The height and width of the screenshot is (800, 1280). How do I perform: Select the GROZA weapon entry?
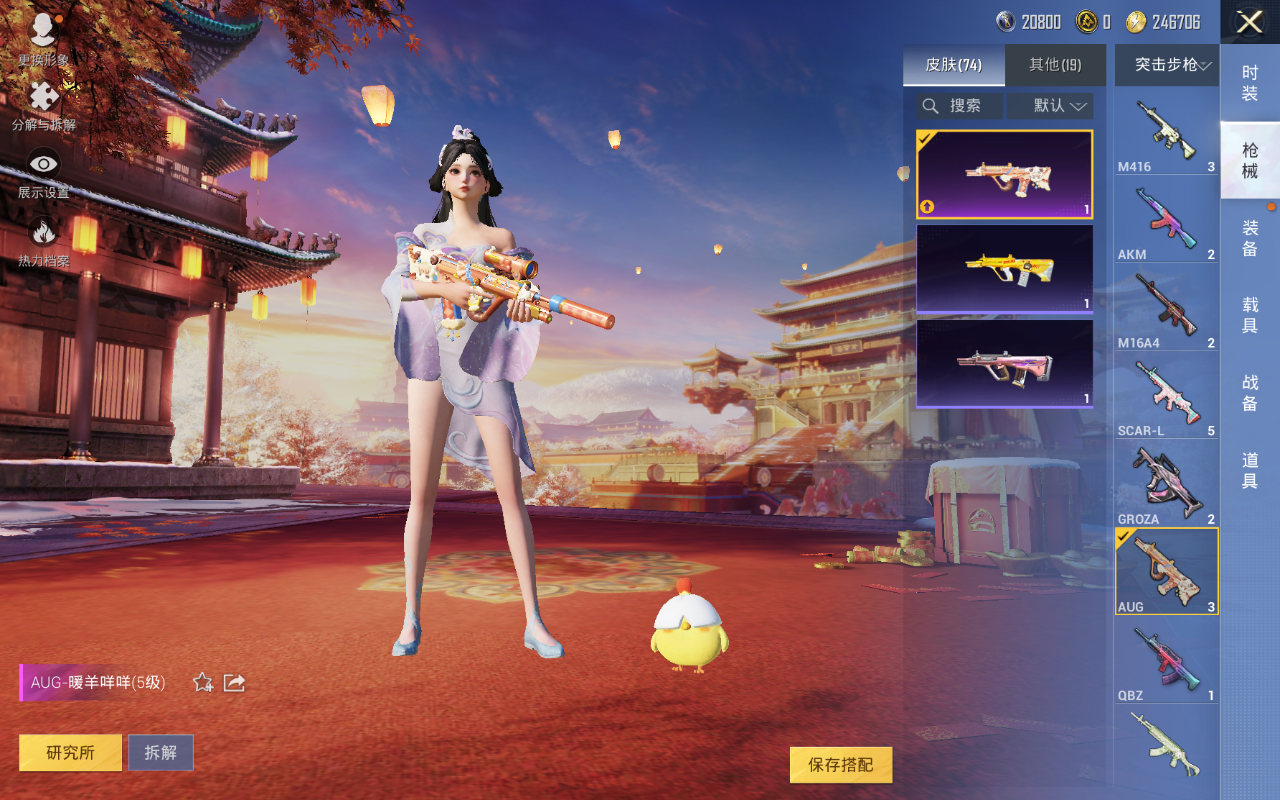[1166, 484]
